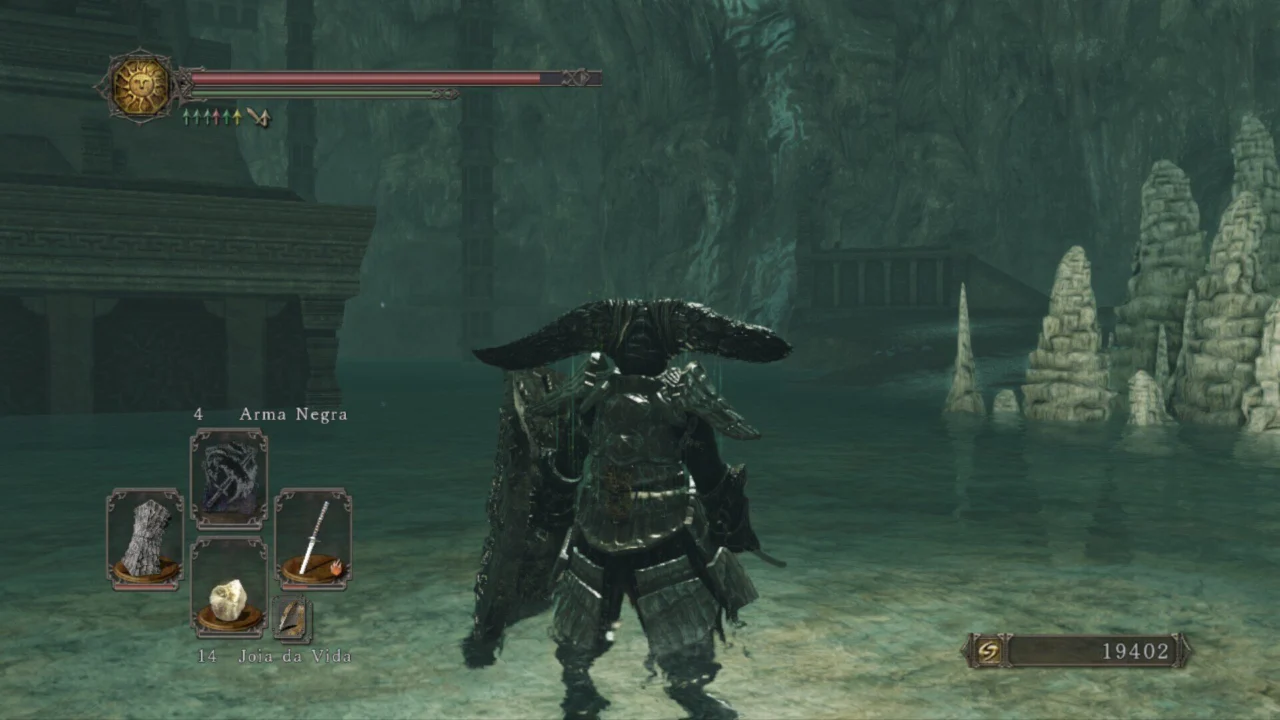Choose the katana right-hand weapon slot
This screenshot has width=1280, height=720.
[313, 537]
